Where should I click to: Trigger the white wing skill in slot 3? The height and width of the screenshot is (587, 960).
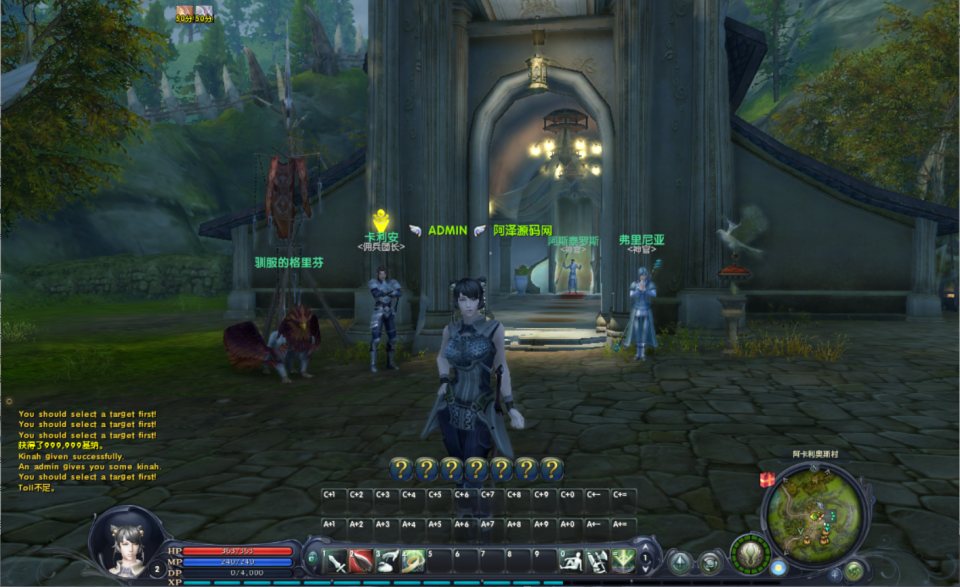387,561
